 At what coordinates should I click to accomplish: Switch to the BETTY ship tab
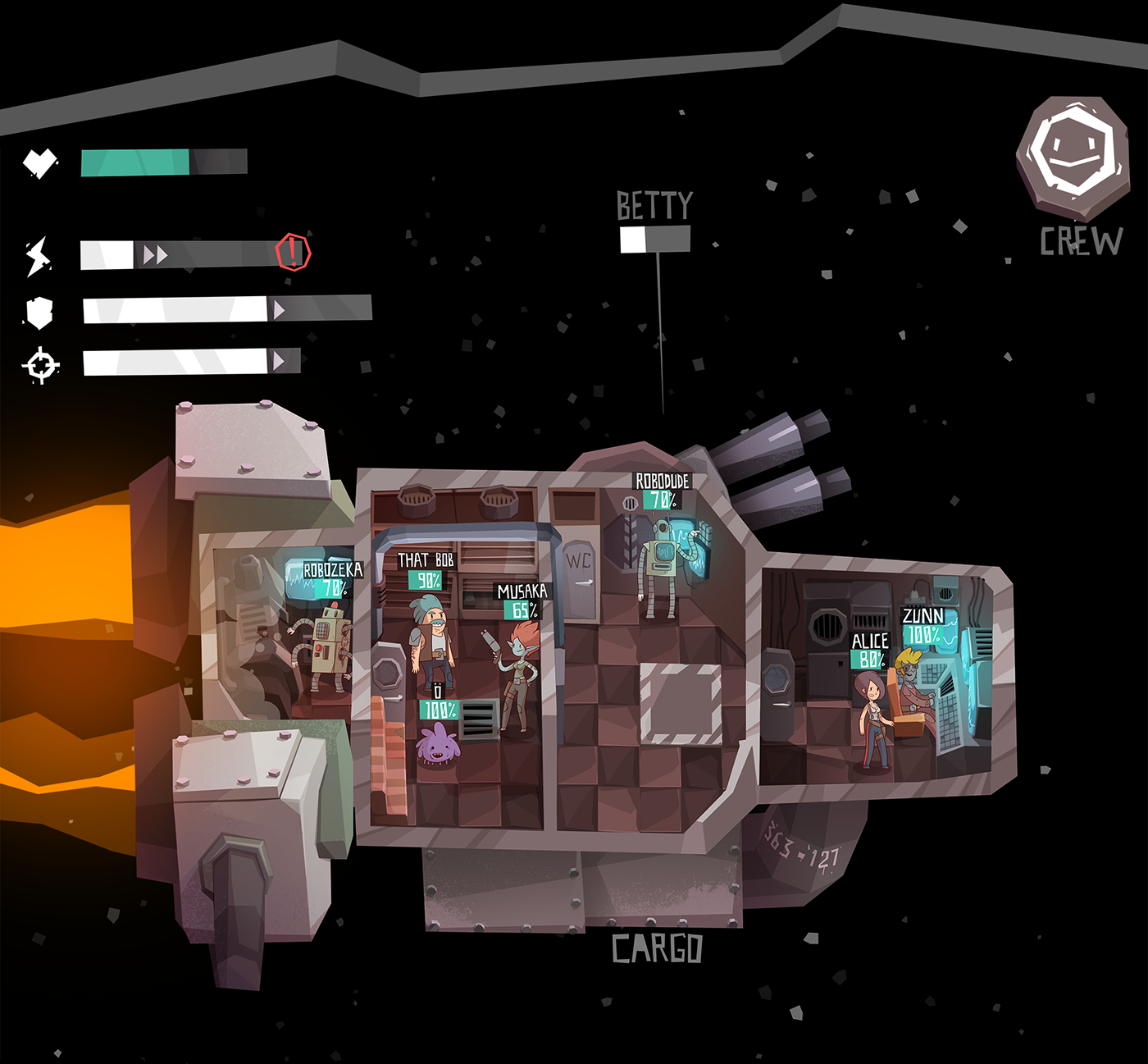654,204
